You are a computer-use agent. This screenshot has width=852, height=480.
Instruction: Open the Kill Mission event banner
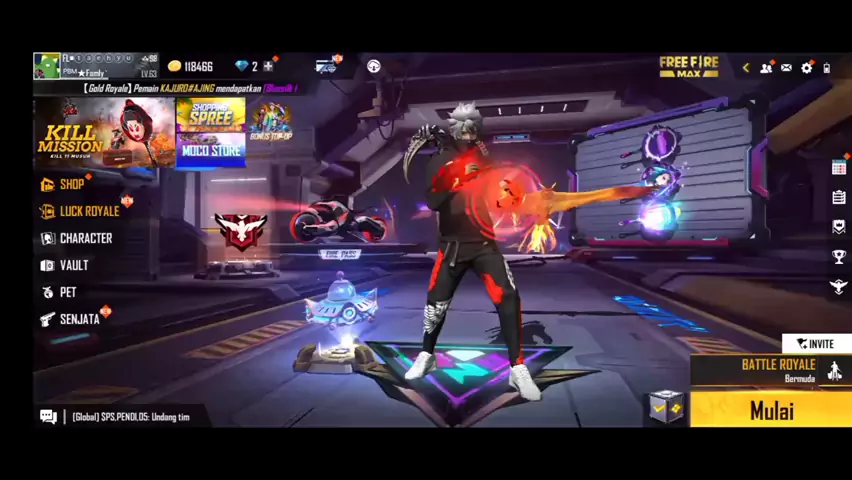click(104, 133)
